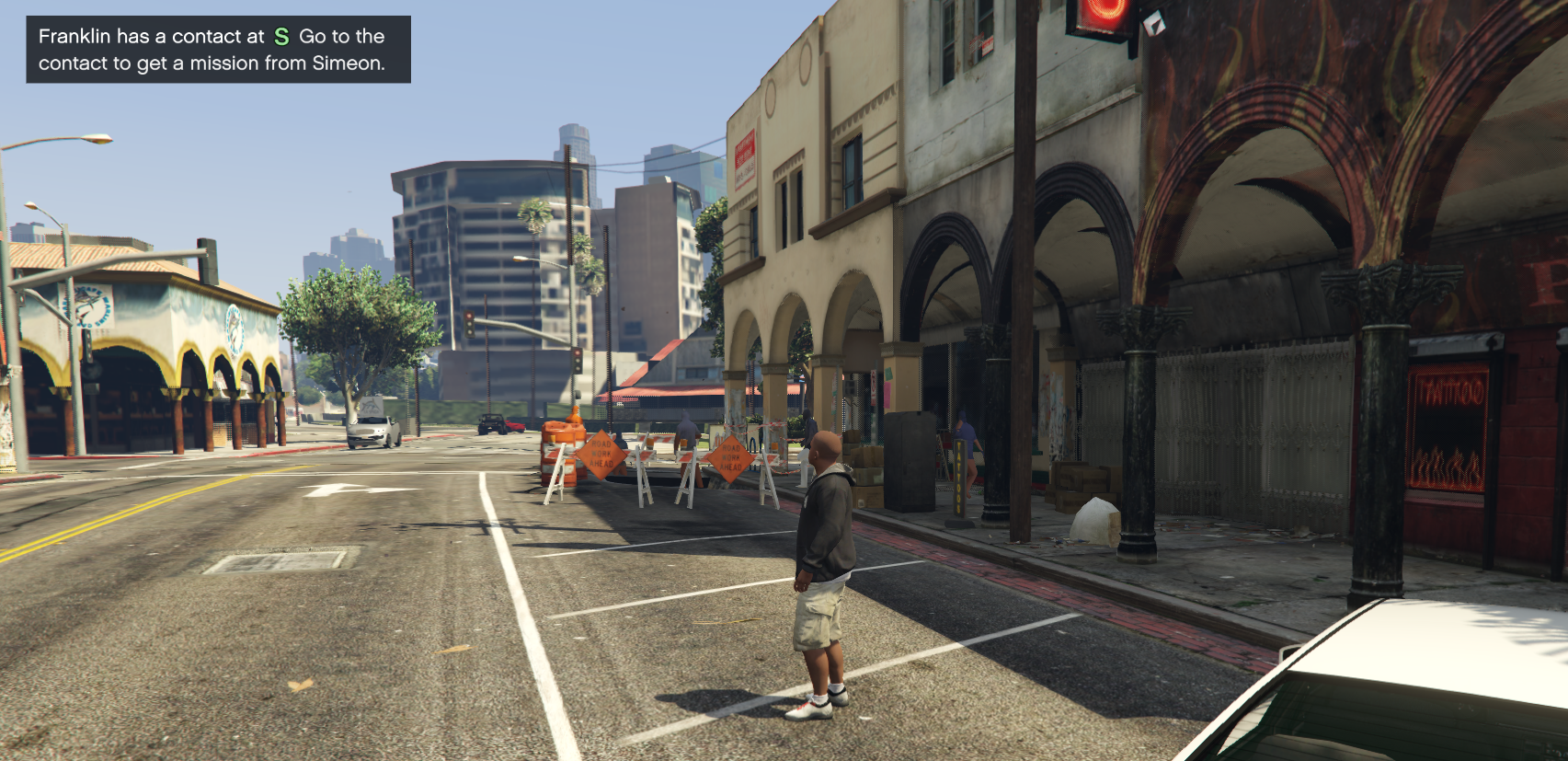Click the green S contact icon
This screenshot has height=761, width=1568.
click(x=281, y=37)
